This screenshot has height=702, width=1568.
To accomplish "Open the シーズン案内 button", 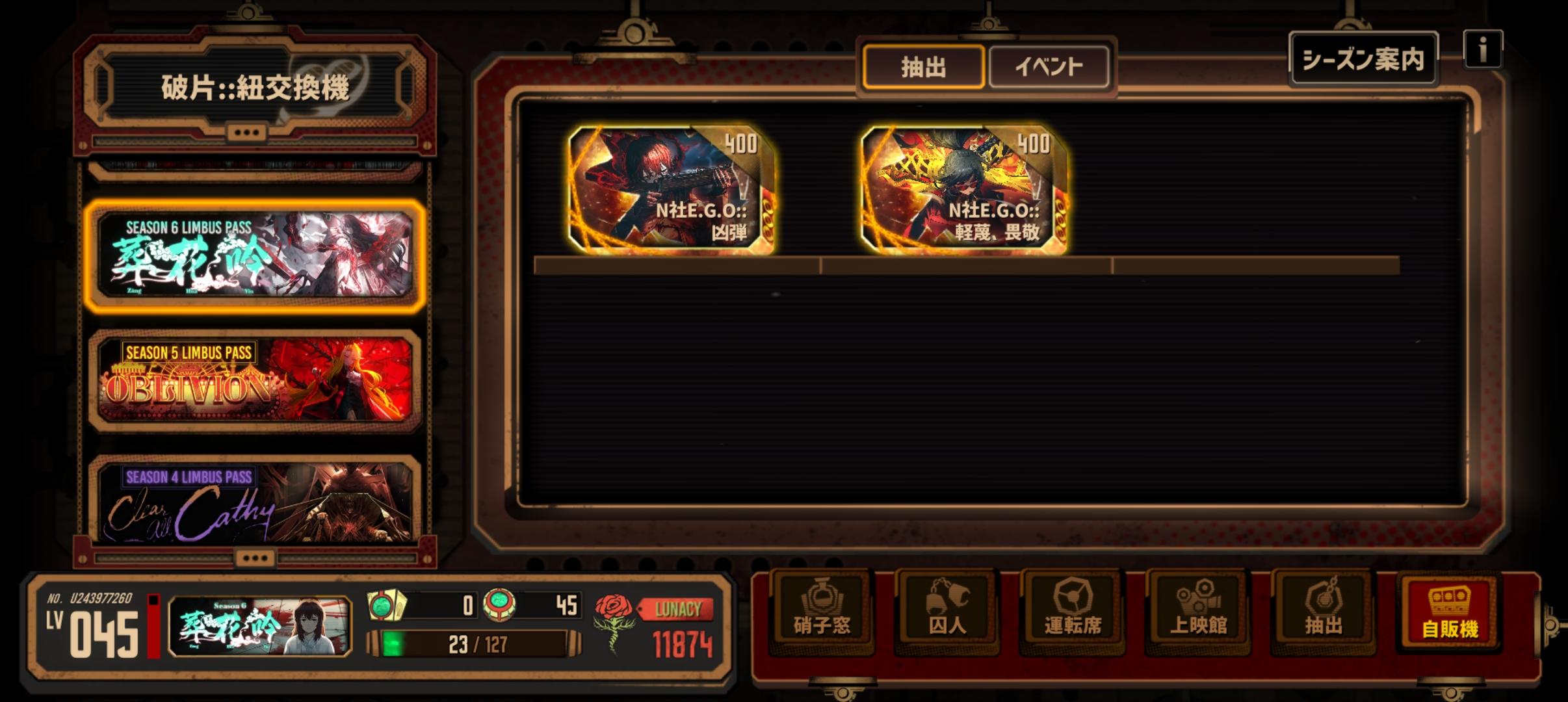I will [1363, 59].
